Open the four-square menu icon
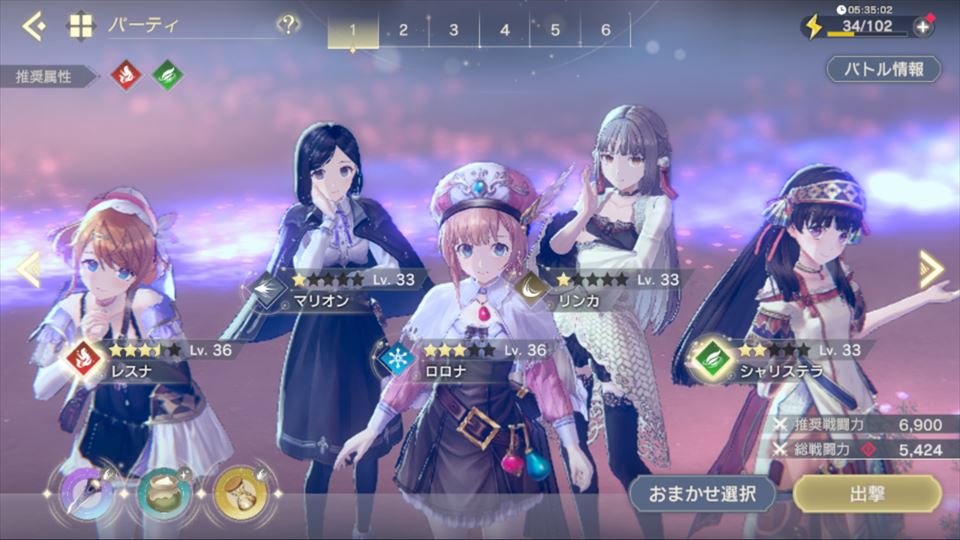The image size is (960, 540). coord(80,25)
